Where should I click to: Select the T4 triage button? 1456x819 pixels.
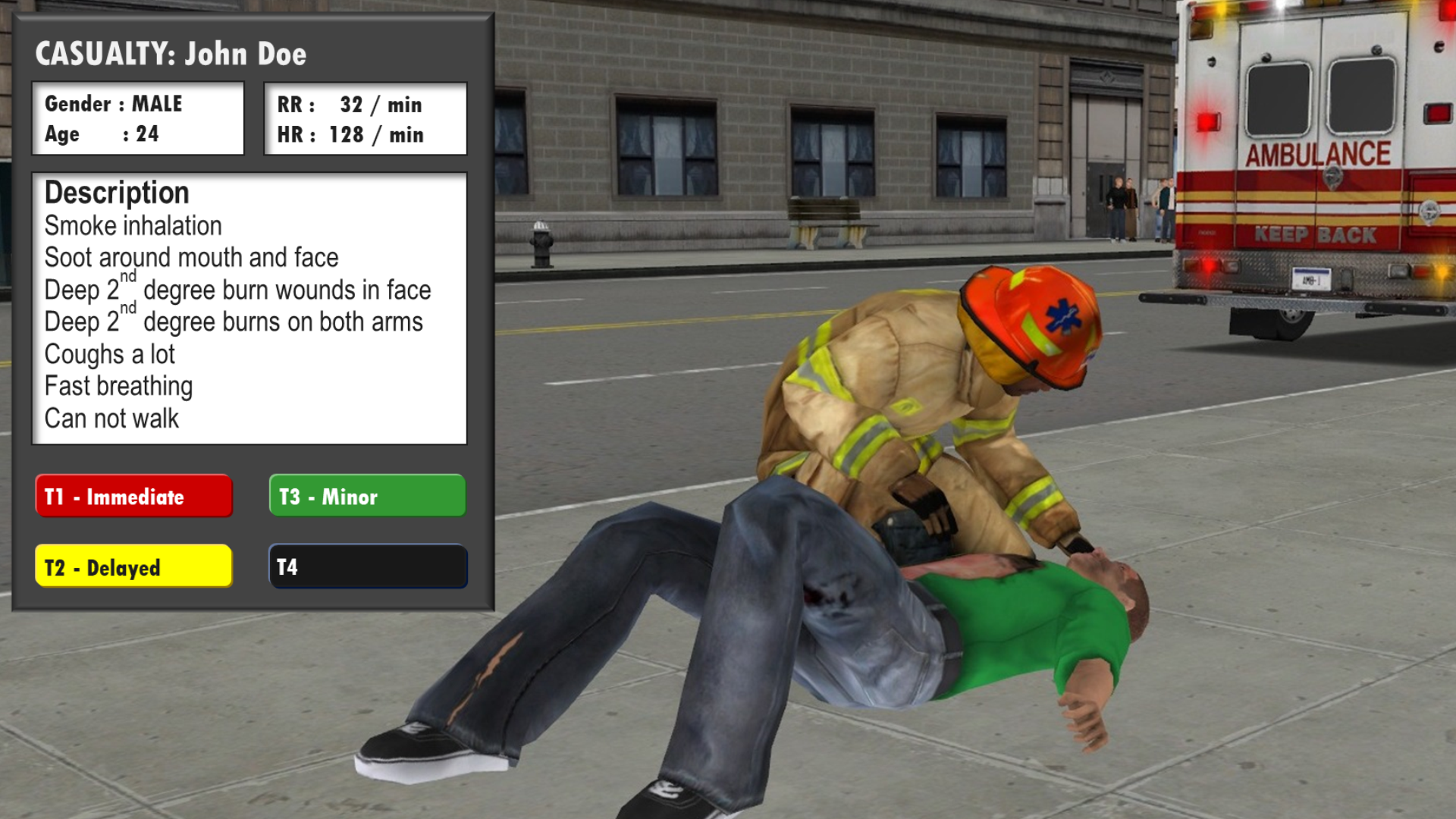(x=367, y=566)
